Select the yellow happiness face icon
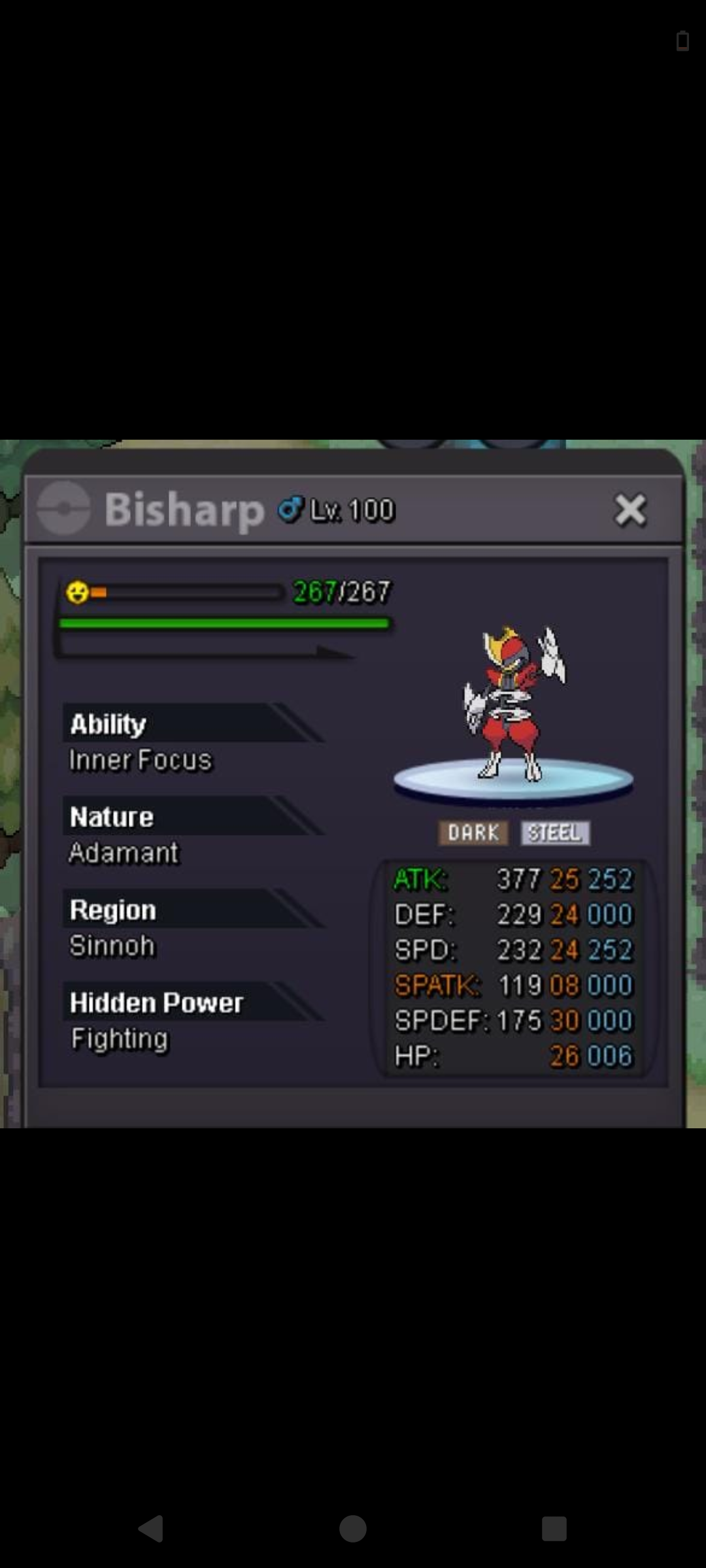The image size is (706, 1568). tap(77, 592)
